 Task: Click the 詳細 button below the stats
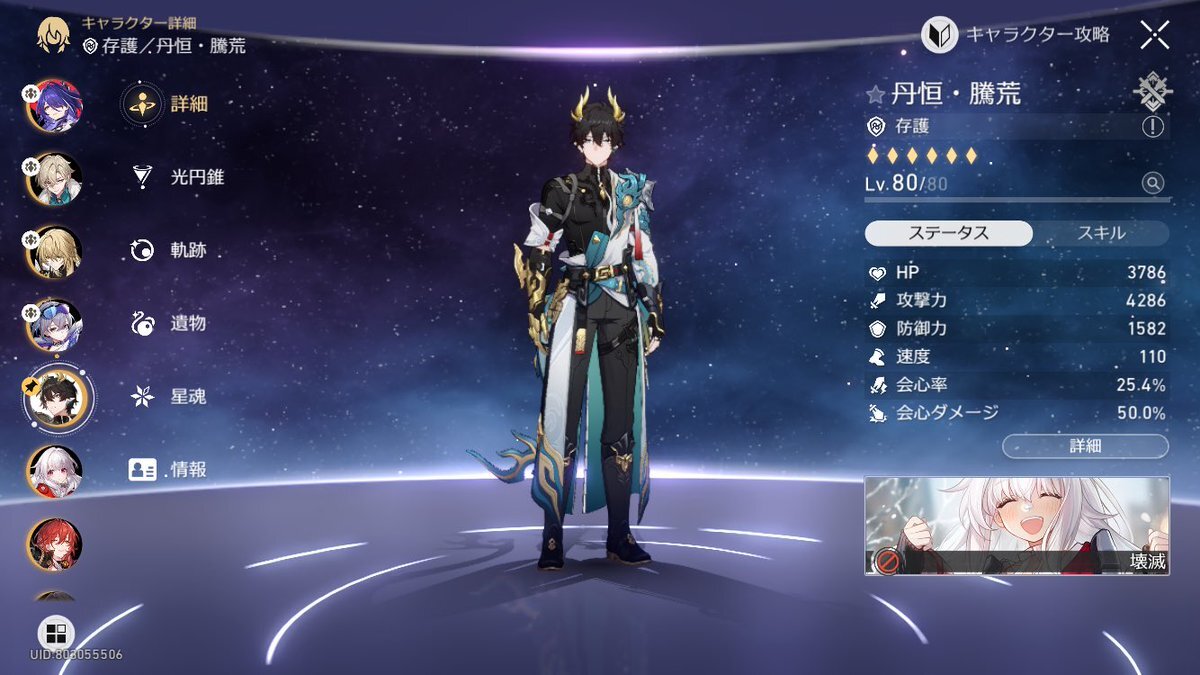click(1085, 446)
